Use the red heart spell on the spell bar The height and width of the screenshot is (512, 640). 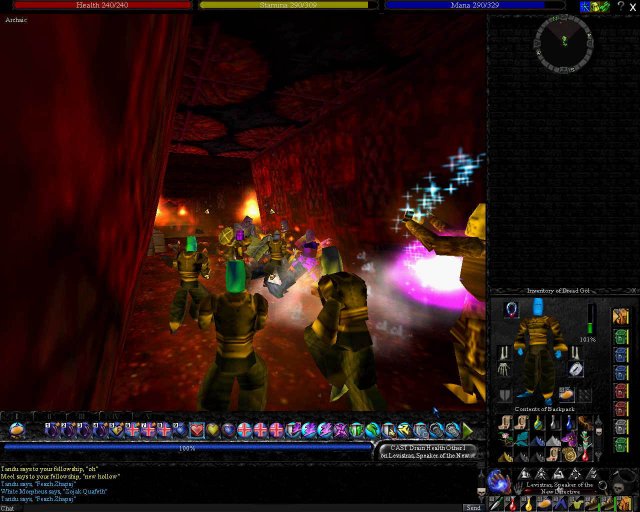198,430
